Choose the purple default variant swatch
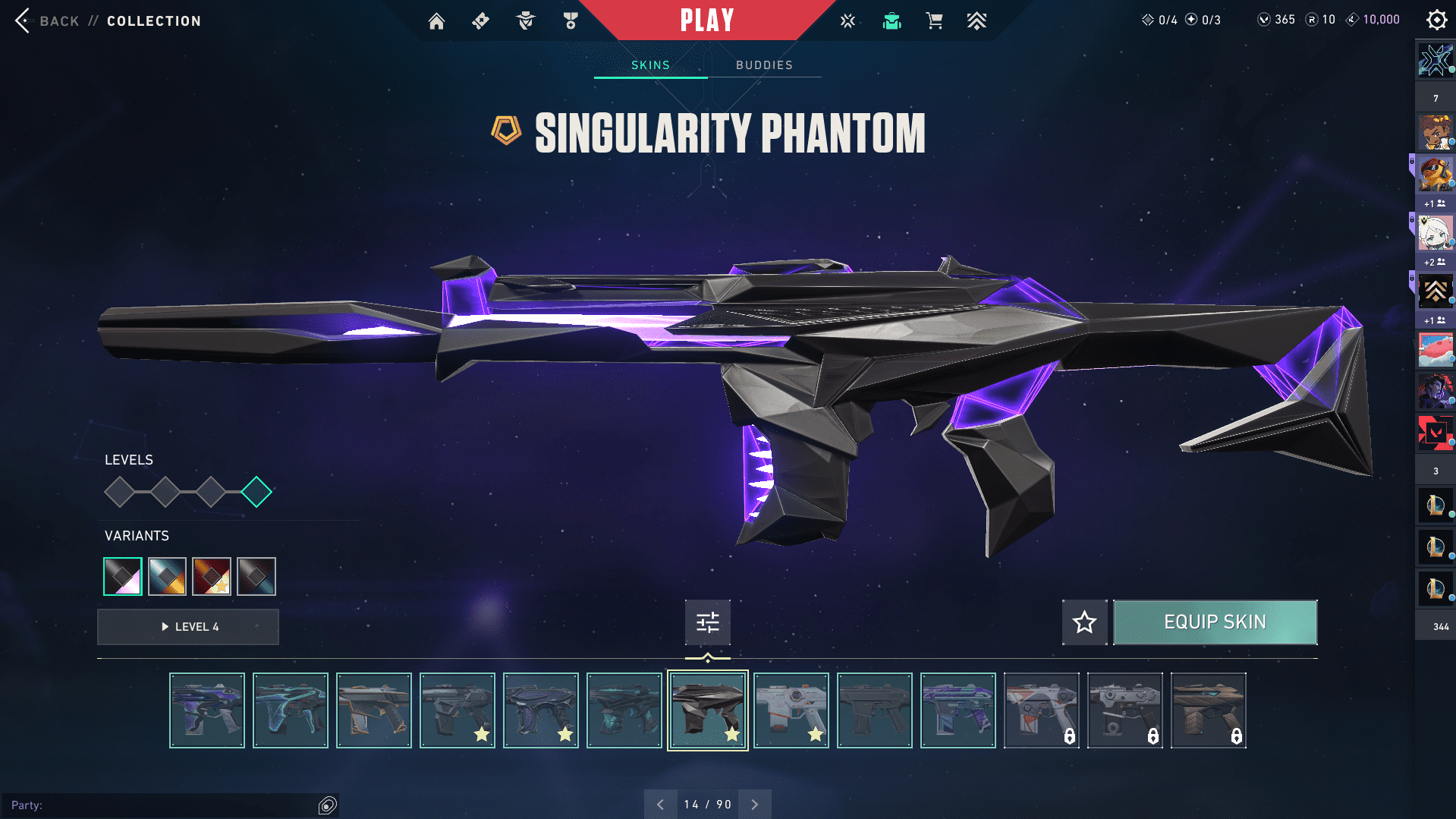The width and height of the screenshot is (1456, 819). click(123, 577)
